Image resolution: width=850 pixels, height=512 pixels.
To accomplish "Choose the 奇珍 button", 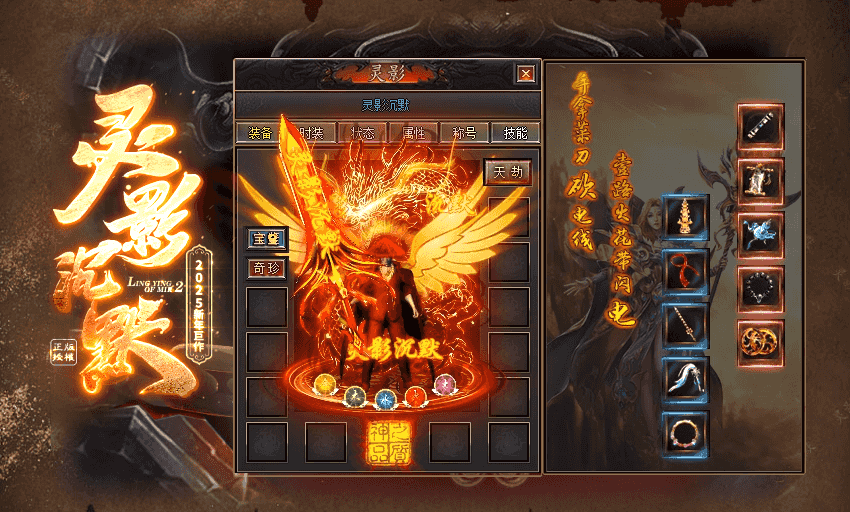I will (x=267, y=268).
